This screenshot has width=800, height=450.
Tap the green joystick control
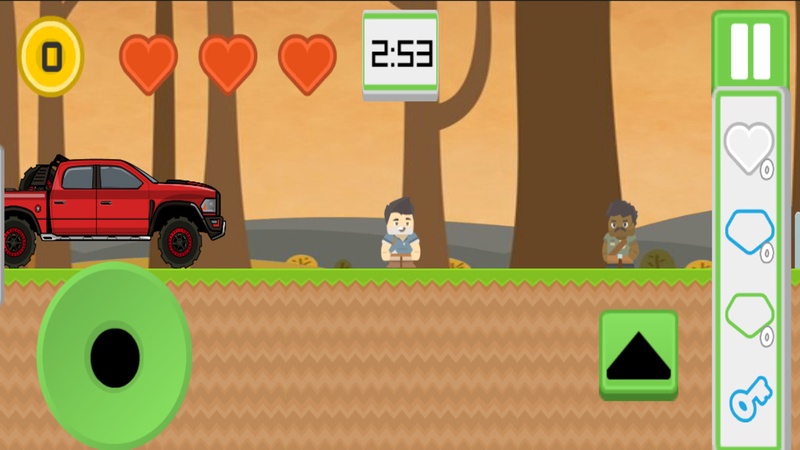114,356
